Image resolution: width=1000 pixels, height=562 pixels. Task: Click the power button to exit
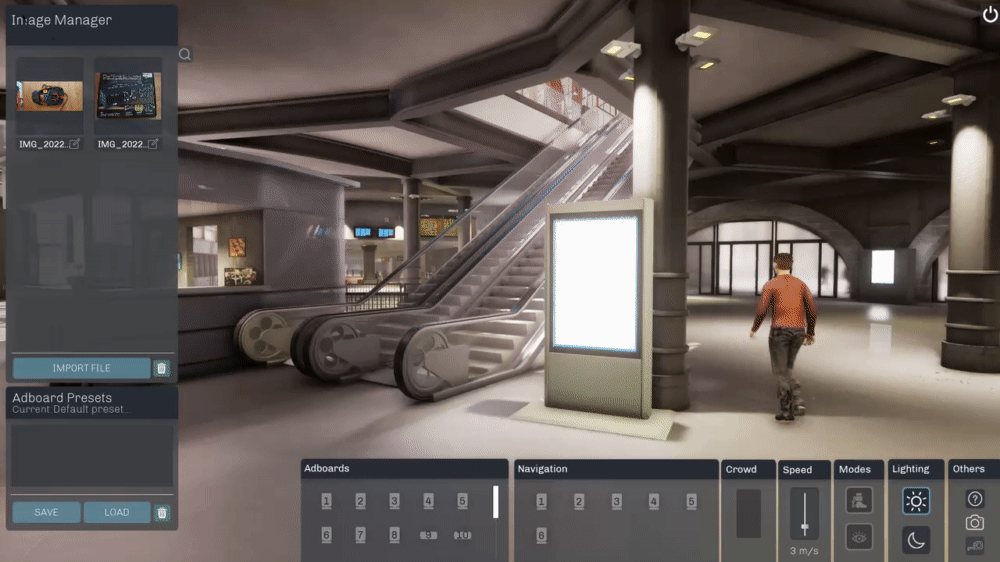point(986,13)
